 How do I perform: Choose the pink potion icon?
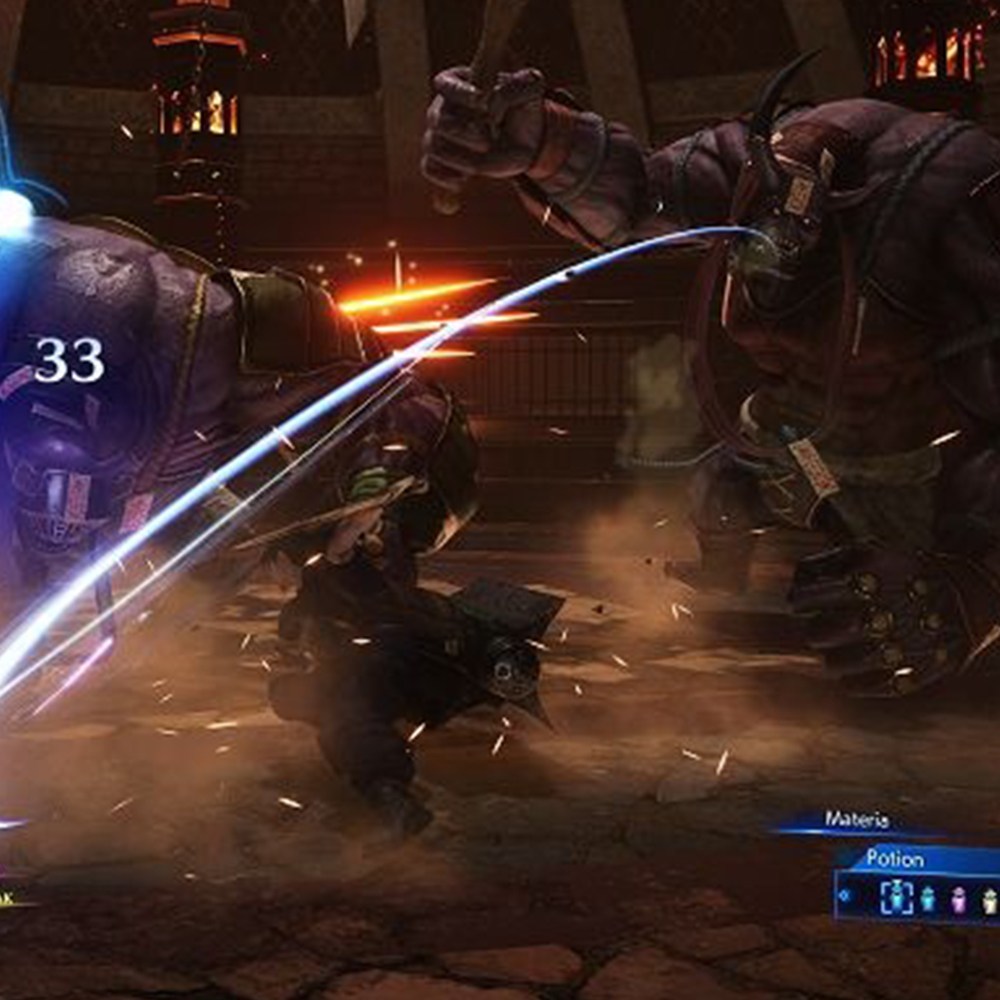coord(959,898)
